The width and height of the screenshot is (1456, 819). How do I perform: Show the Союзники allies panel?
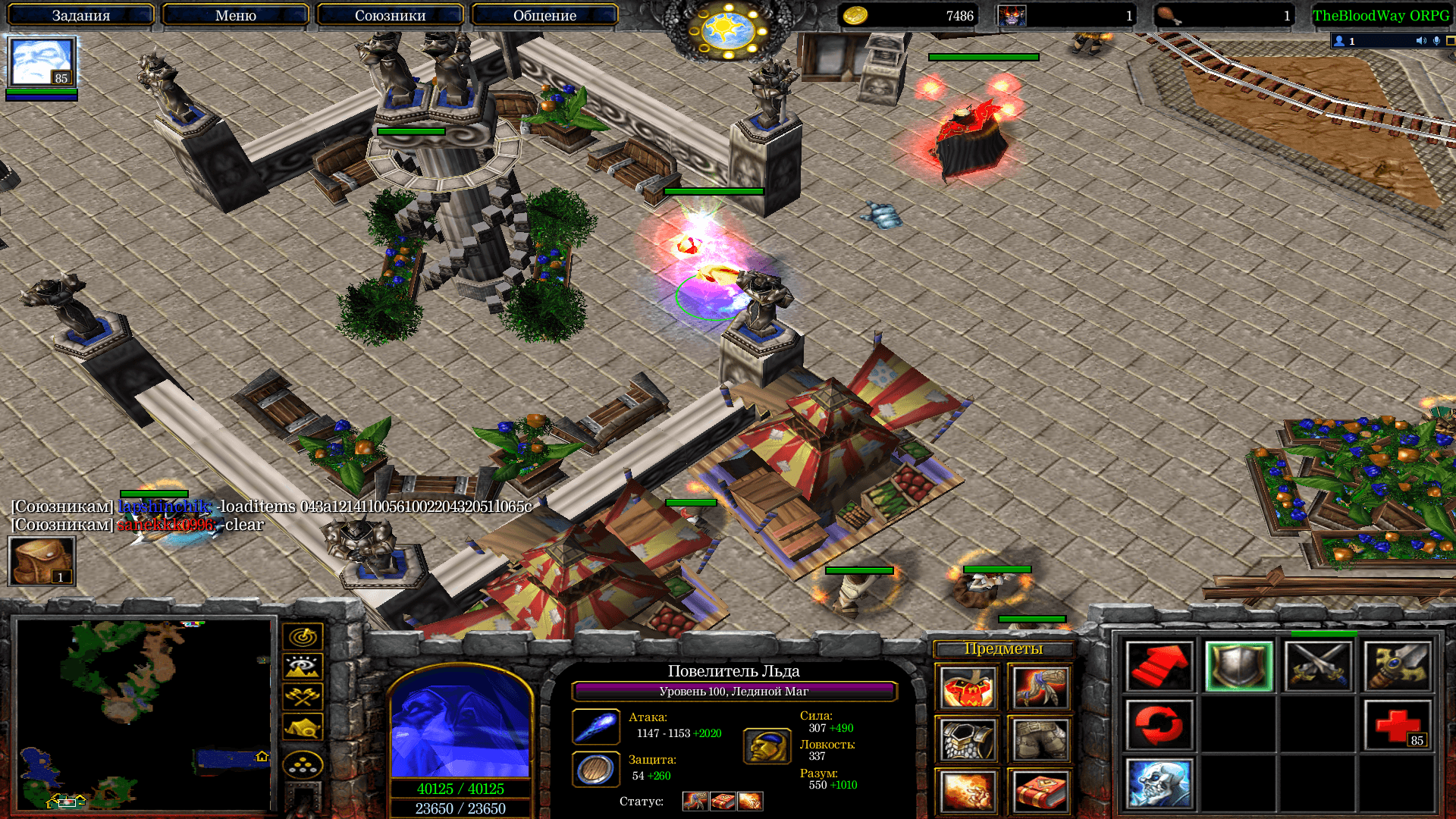pyautogui.click(x=390, y=15)
